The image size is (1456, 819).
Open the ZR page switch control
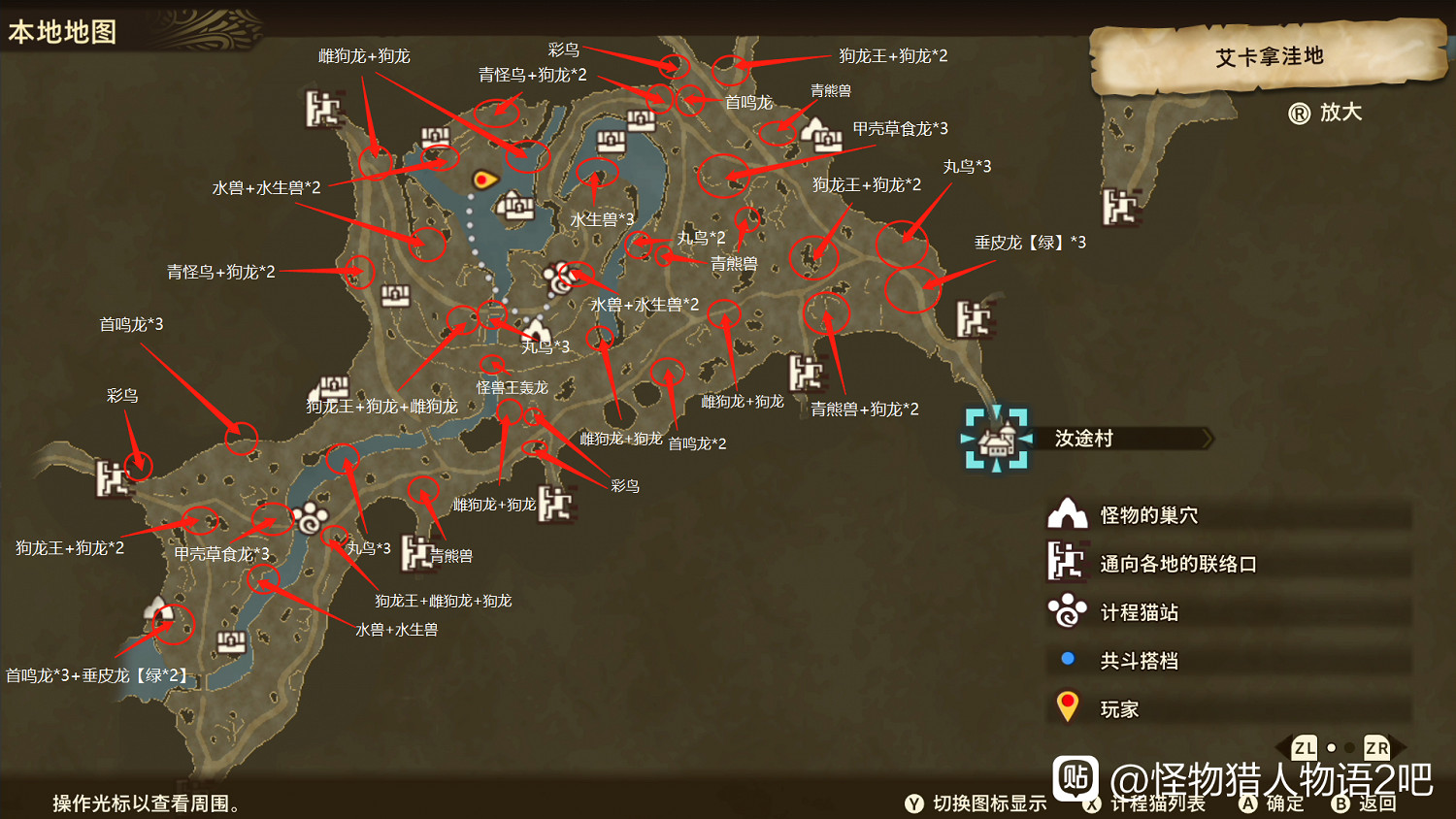[1374, 748]
